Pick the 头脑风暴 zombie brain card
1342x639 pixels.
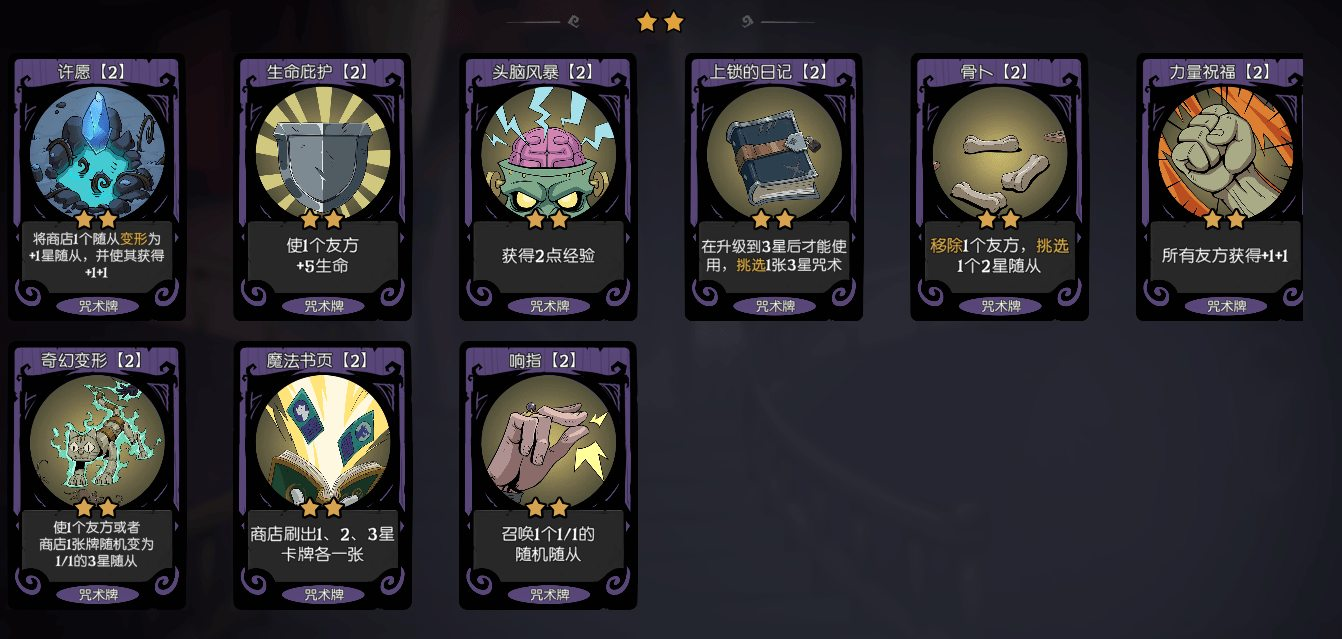click(x=548, y=187)
